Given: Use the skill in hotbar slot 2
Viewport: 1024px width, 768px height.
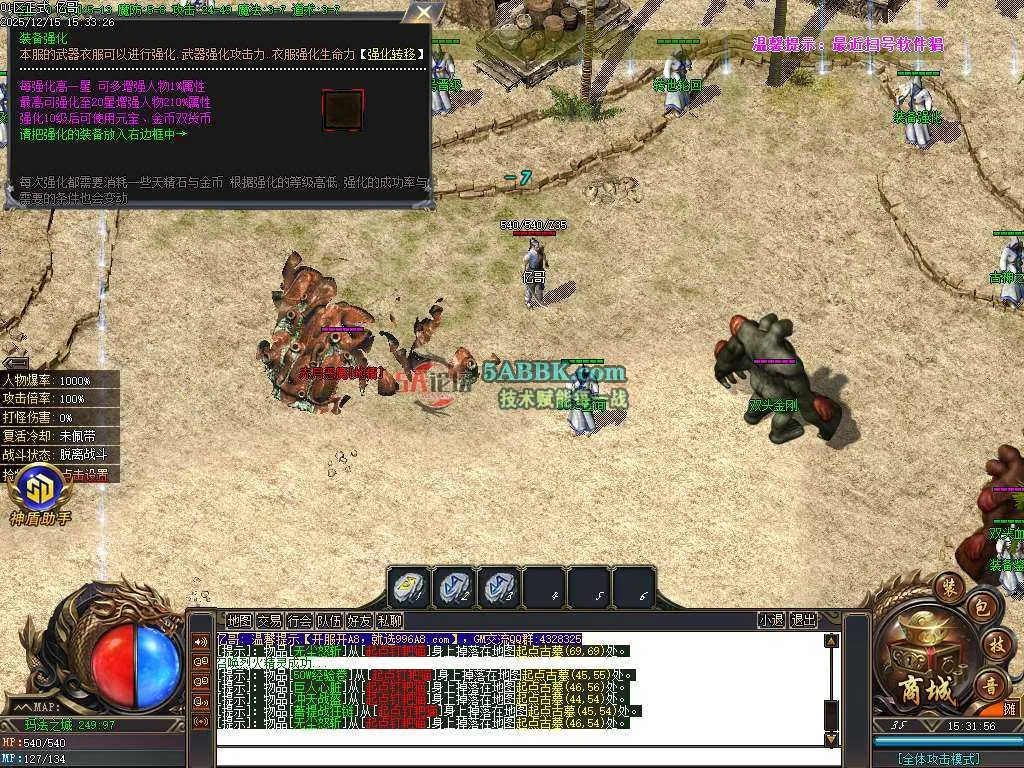Looking at the screenshot, I should point(455,587).
